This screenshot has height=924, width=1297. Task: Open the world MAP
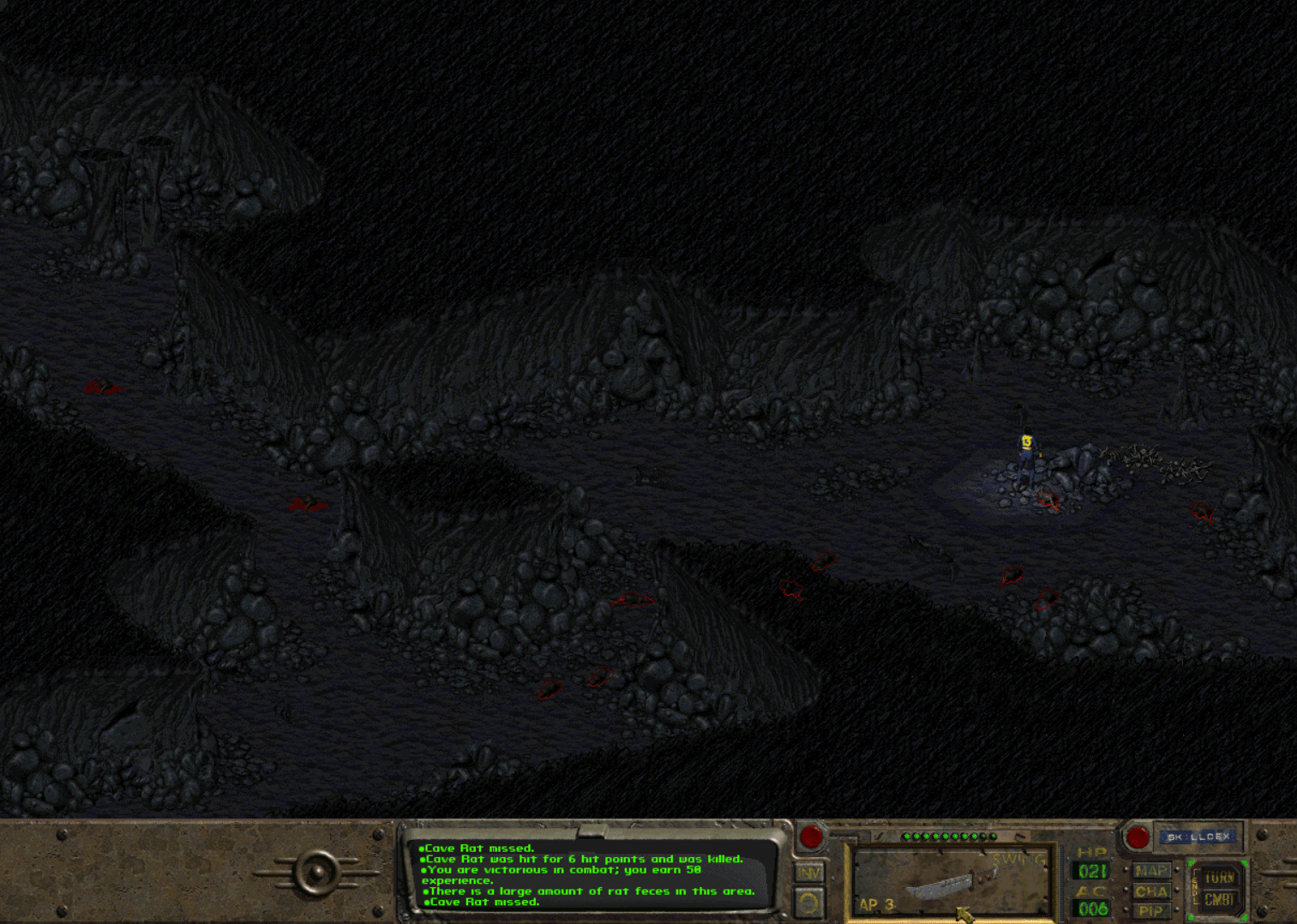click(x=1151, y=871)
